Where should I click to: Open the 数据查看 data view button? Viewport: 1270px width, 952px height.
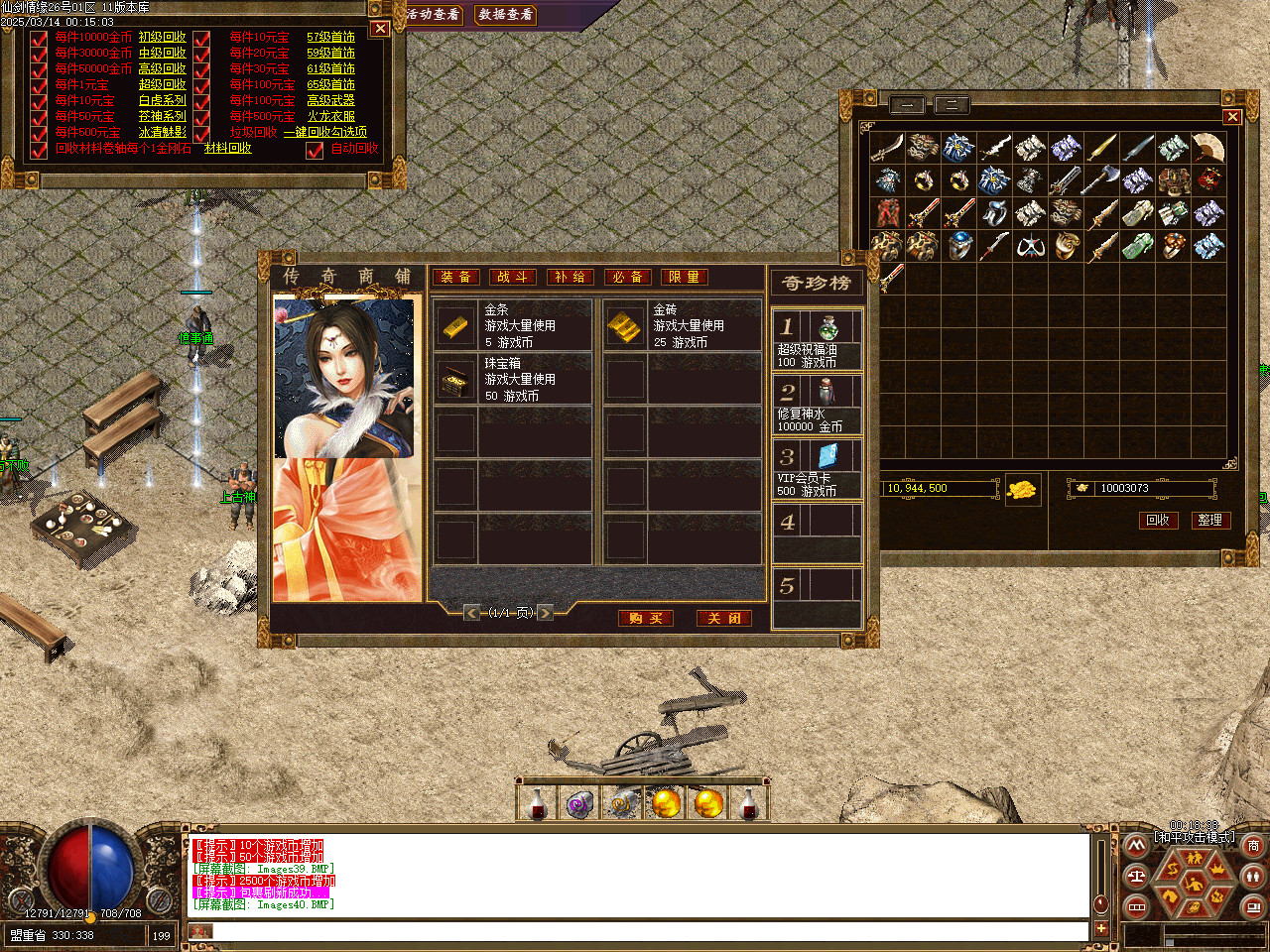coord(505,15)
